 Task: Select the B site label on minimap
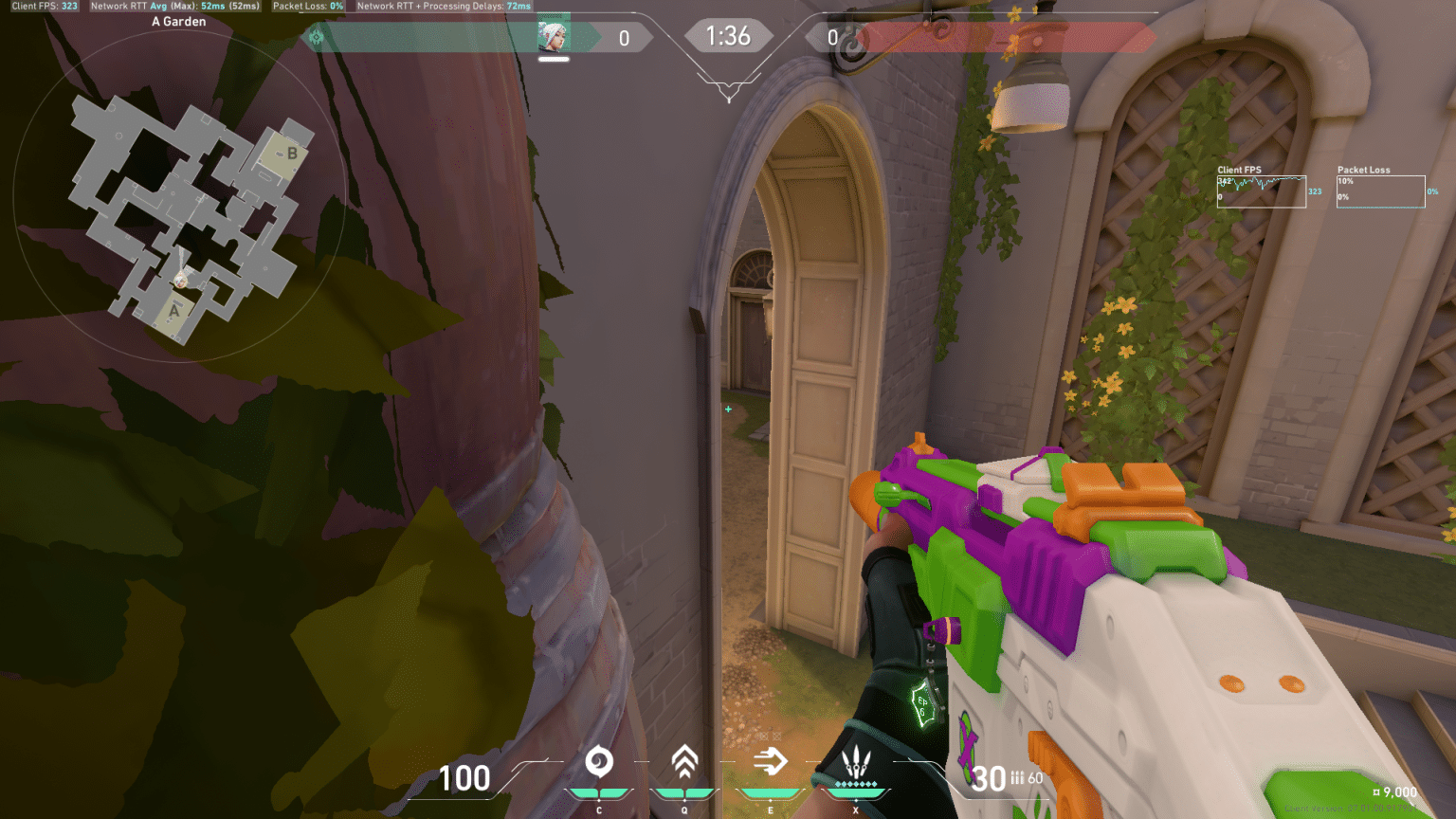tap(293, 154)
